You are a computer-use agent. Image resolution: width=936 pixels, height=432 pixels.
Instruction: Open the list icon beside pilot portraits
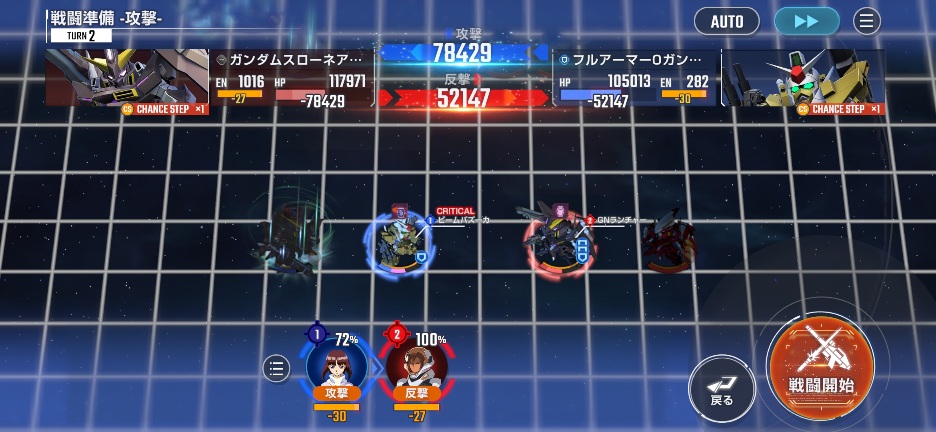[x=276, y=369]
